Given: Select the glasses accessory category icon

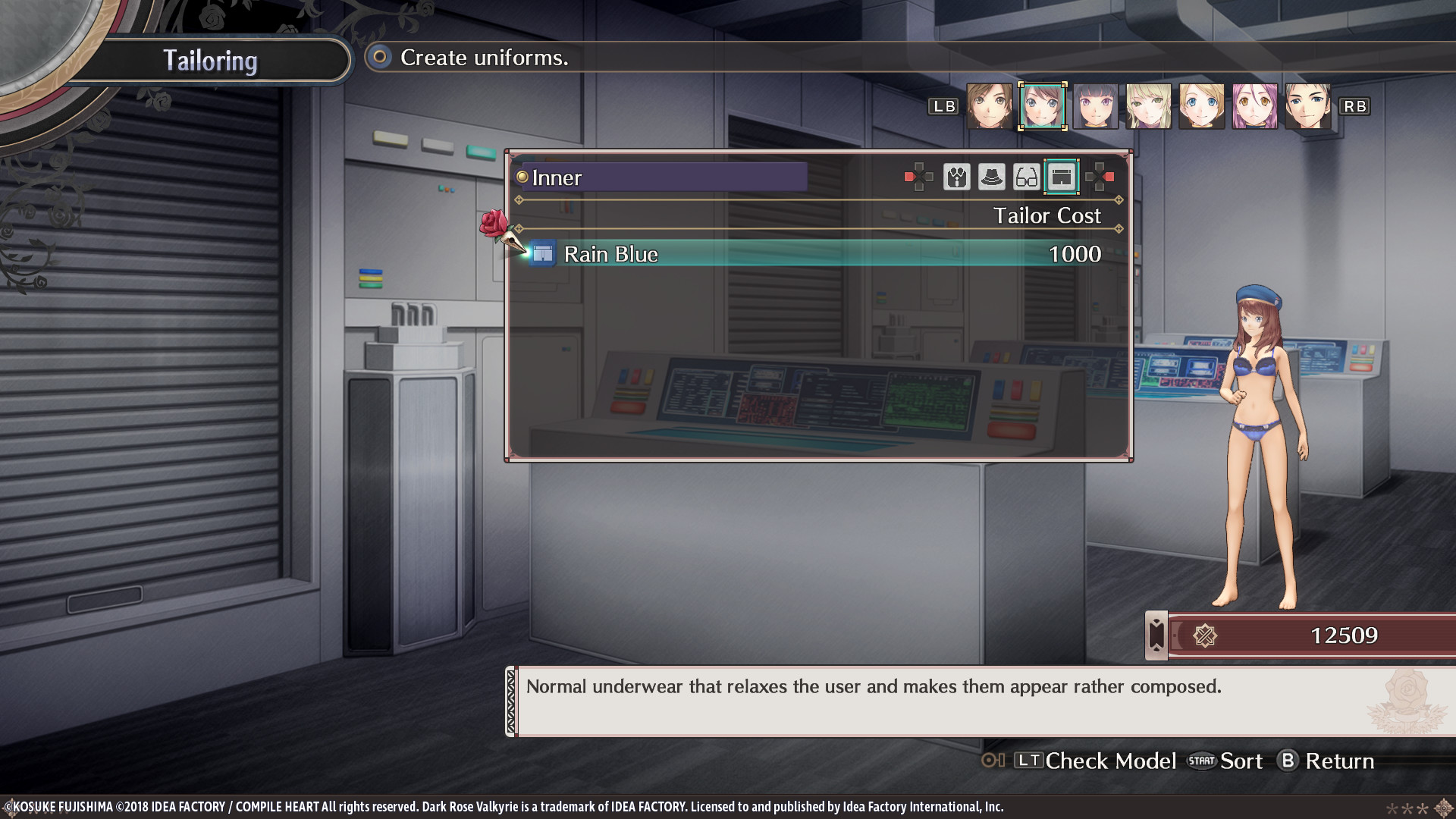Looking at the screenshot, I should tap(1026, 178).
